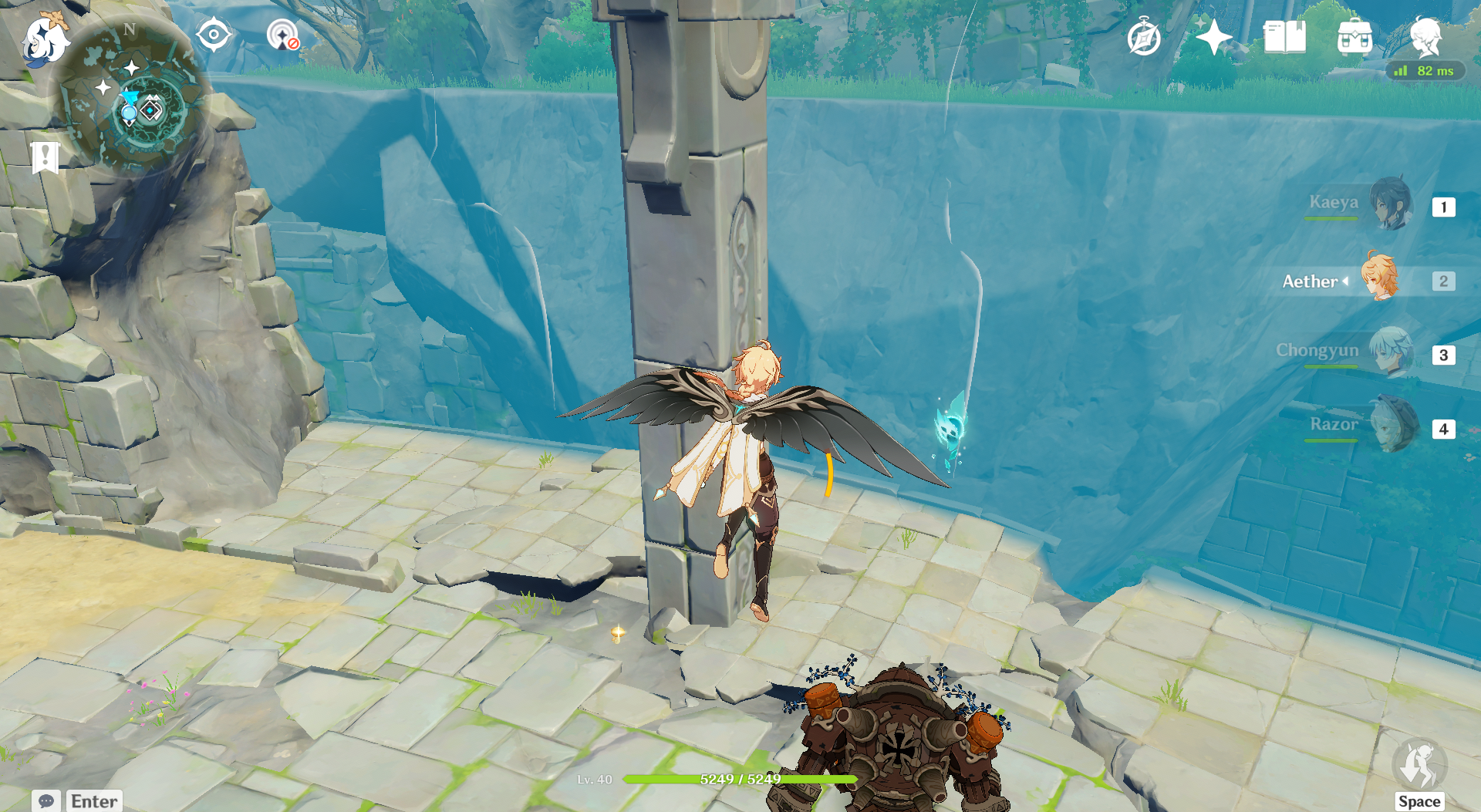
Task: Toggle the elemental sight eye icon
Action: pos(214,35)
